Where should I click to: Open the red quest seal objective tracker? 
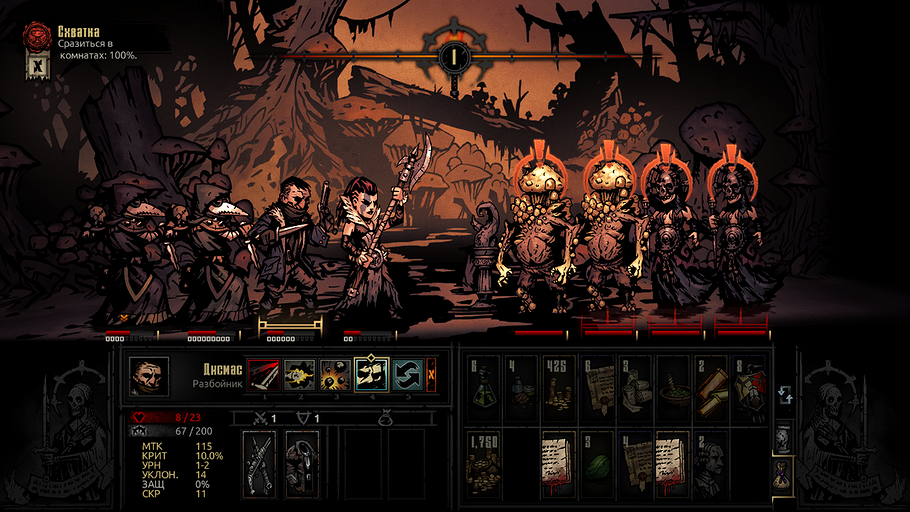pyautogui.click(x=38, y=38)
